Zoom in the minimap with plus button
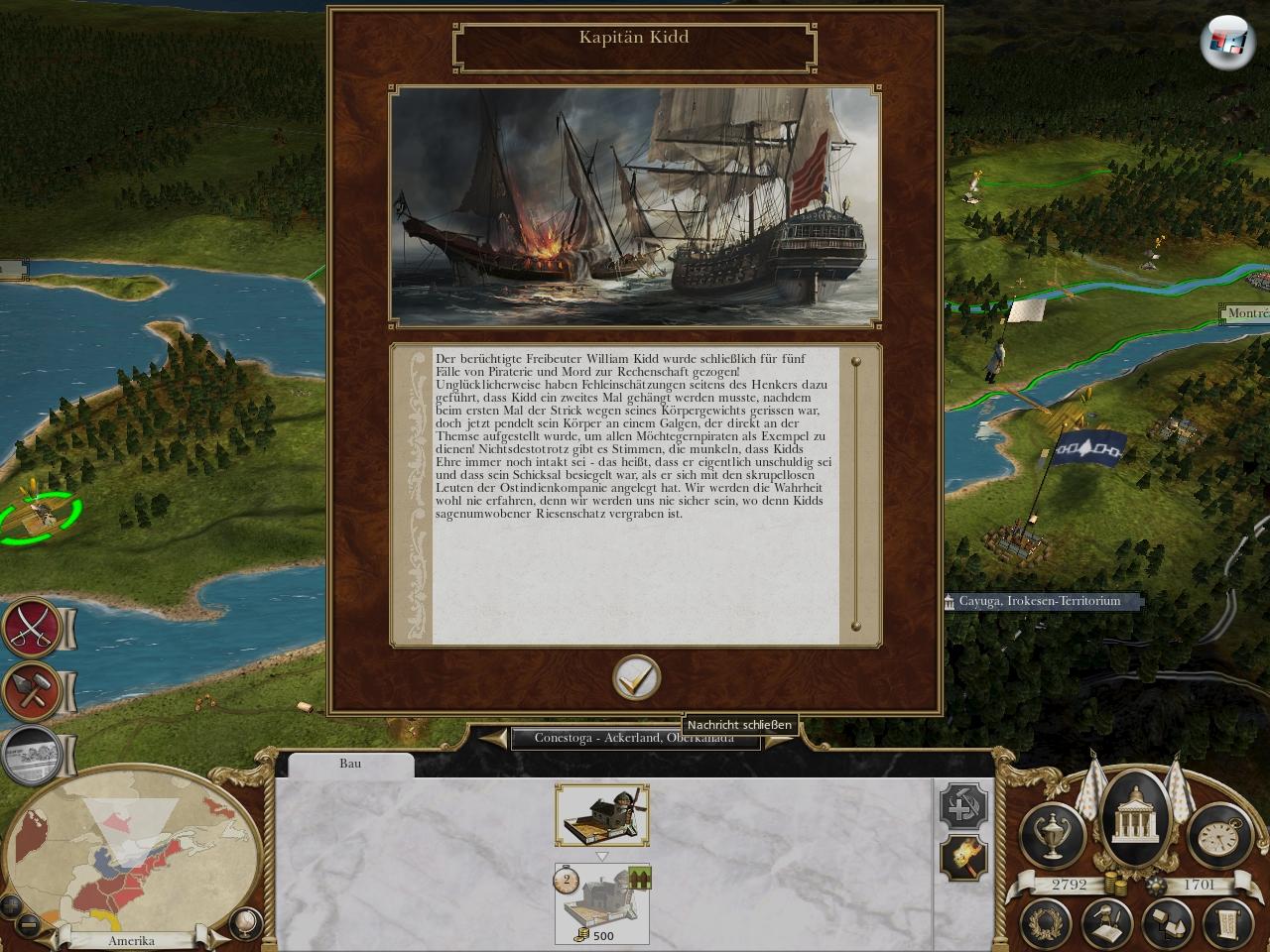This screenshot has width=1270, height=952. (12, 905)
